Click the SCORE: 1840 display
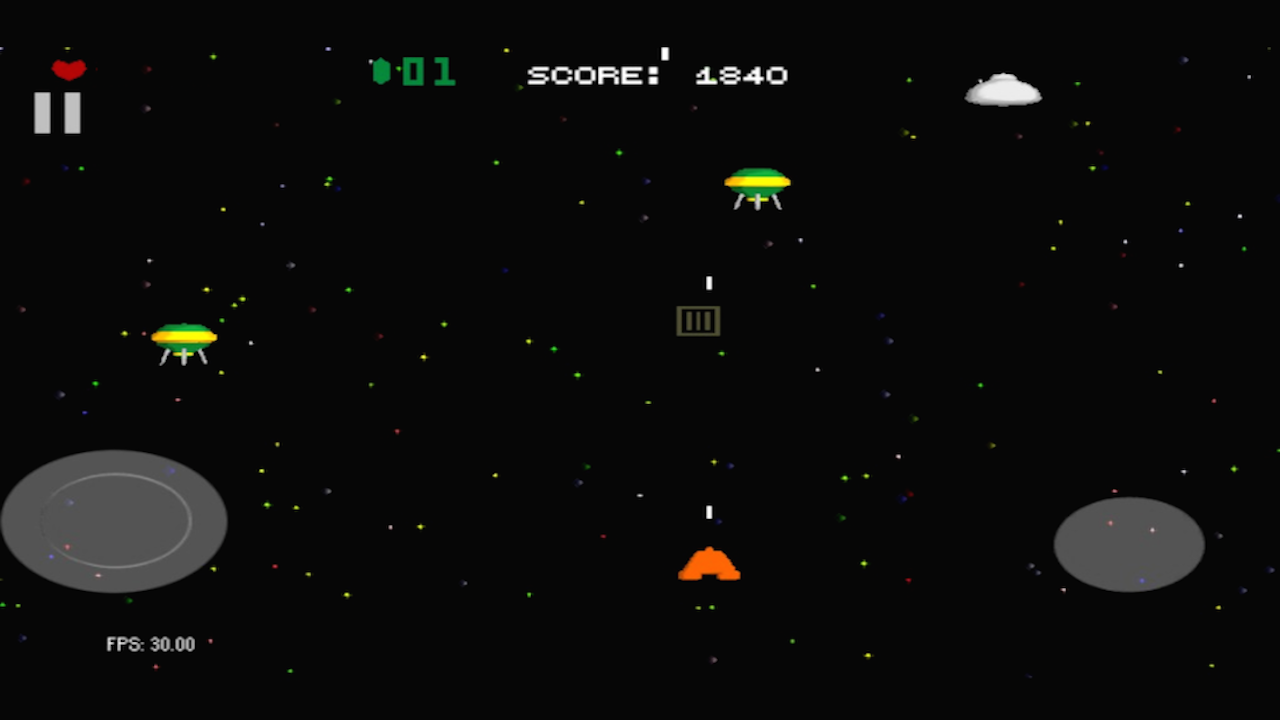This screenshot has width=1280, height=720. point(657,74)
